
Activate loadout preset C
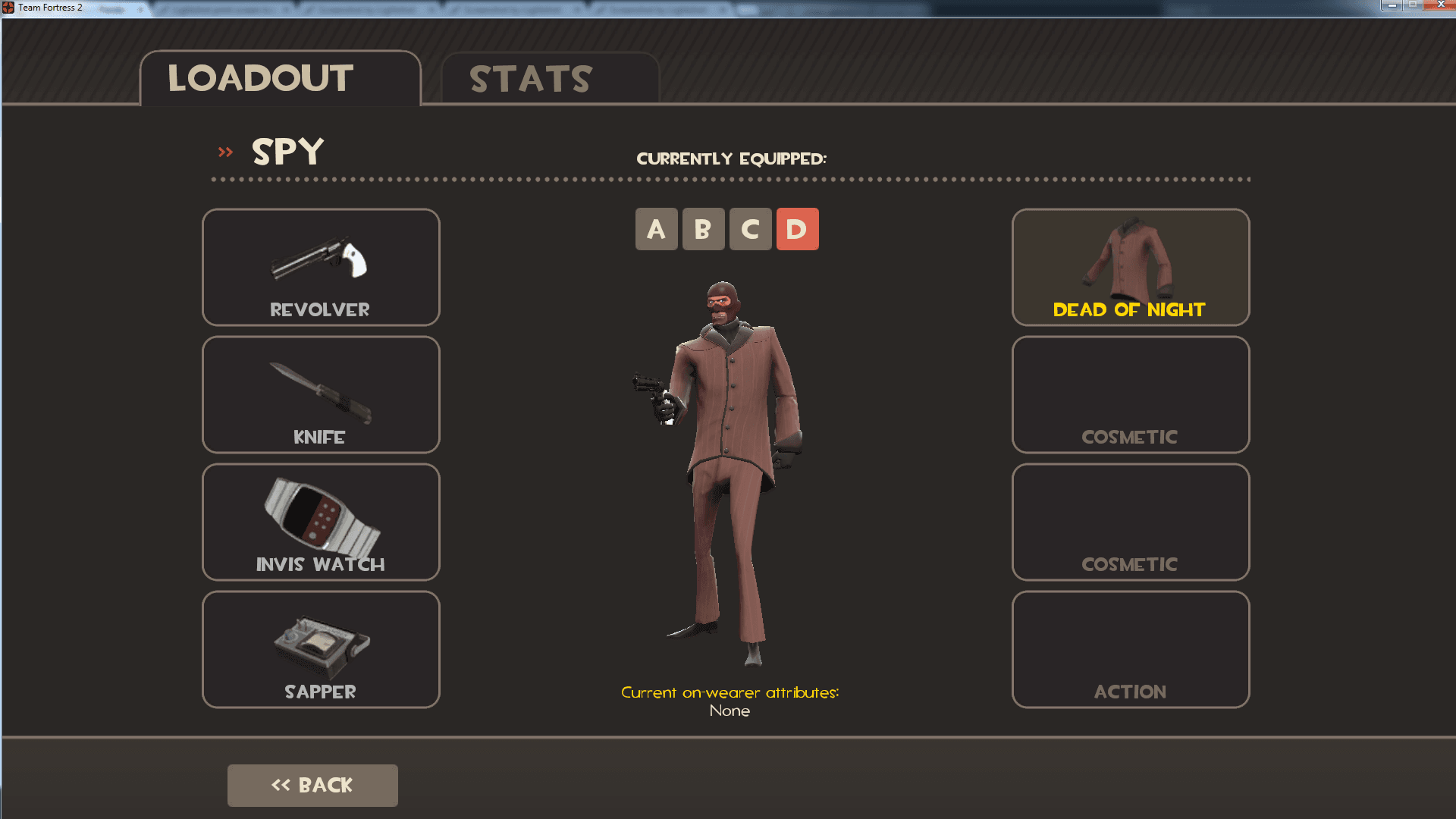pos(750,228)
